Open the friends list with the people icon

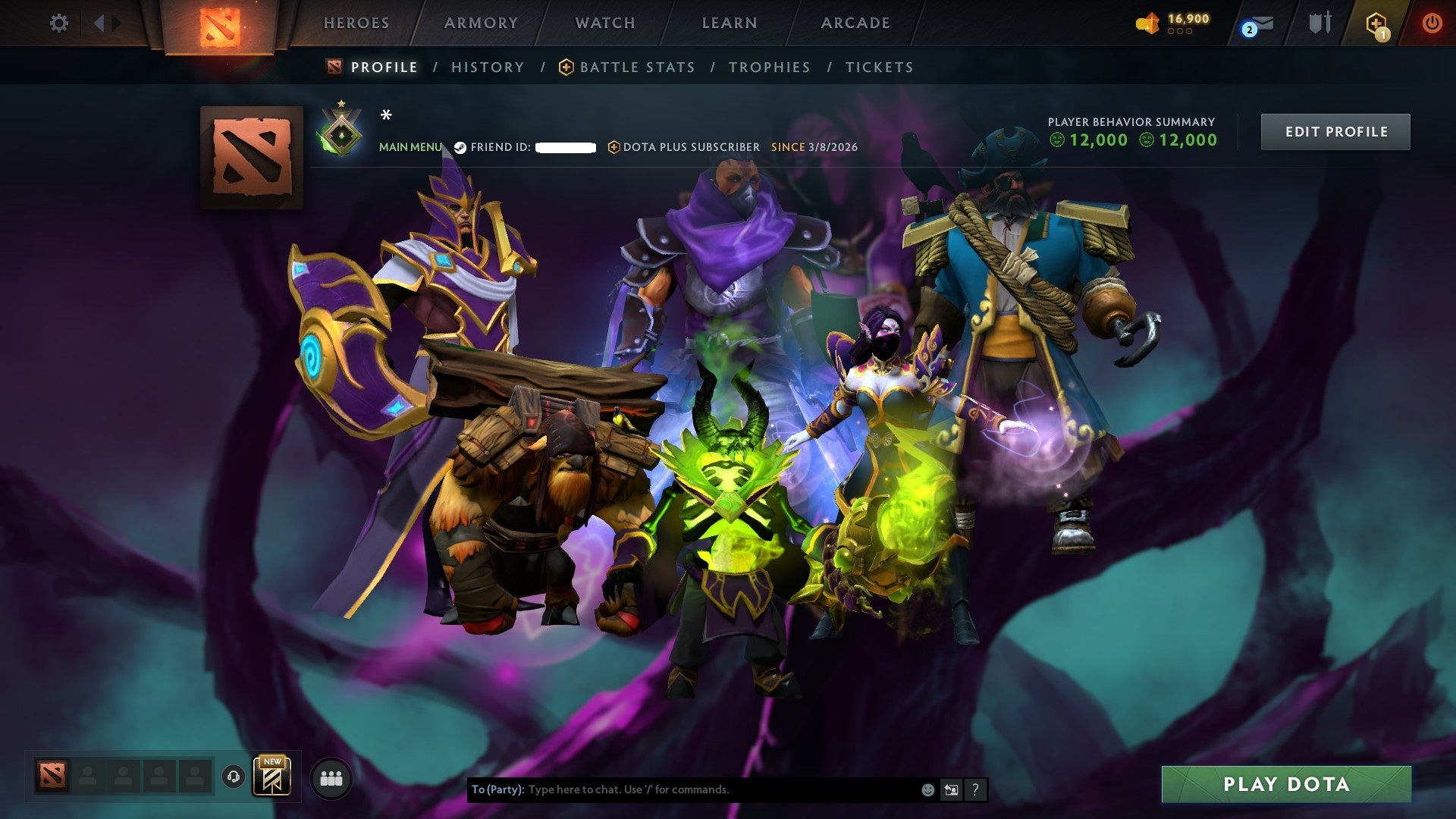[330, 779]
